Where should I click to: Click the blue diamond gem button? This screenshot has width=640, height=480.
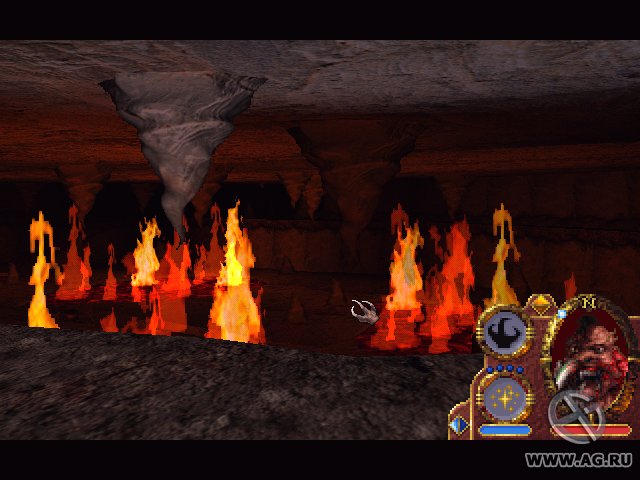tap(459, 426)
